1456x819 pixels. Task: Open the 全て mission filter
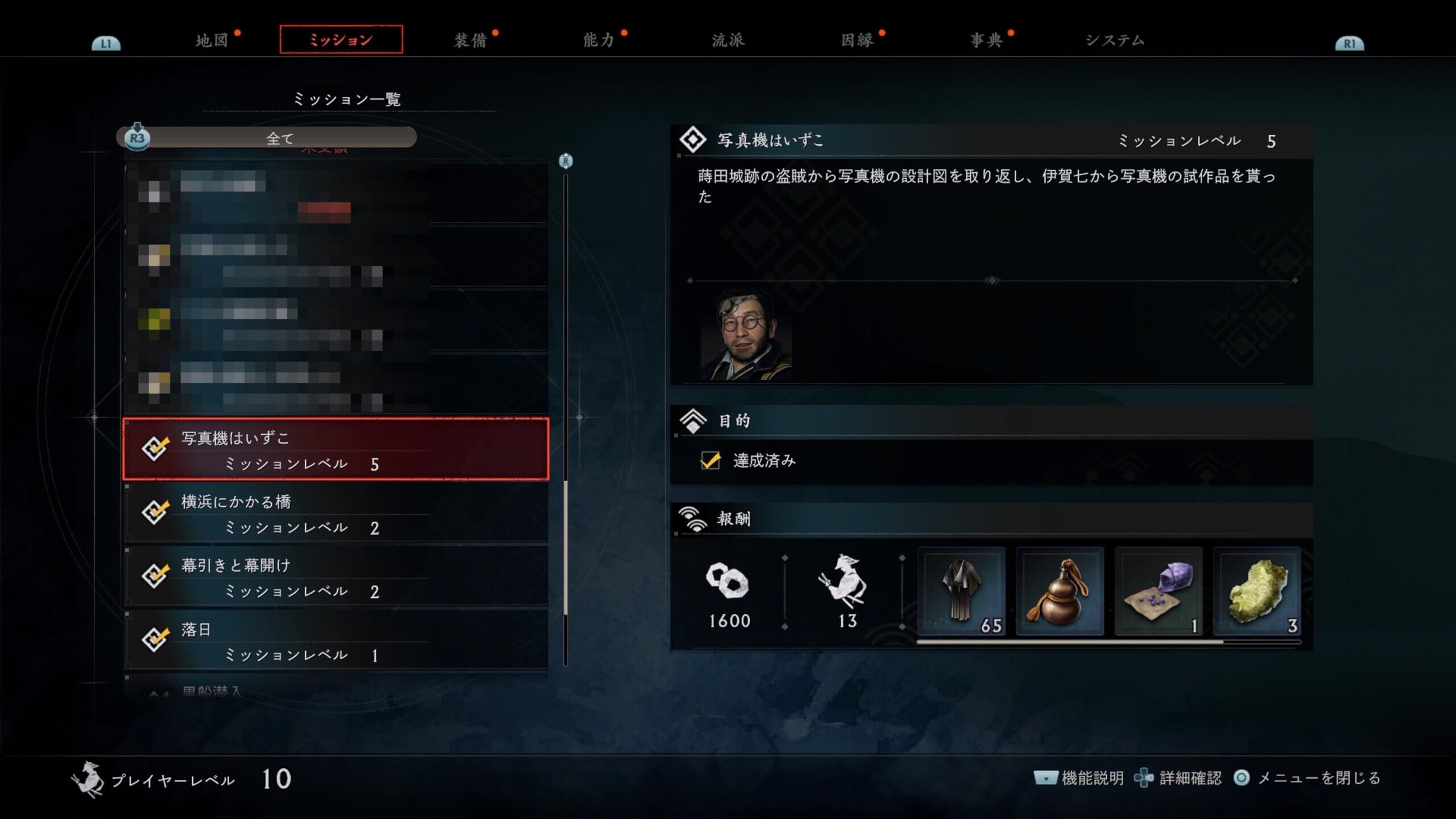279,138
